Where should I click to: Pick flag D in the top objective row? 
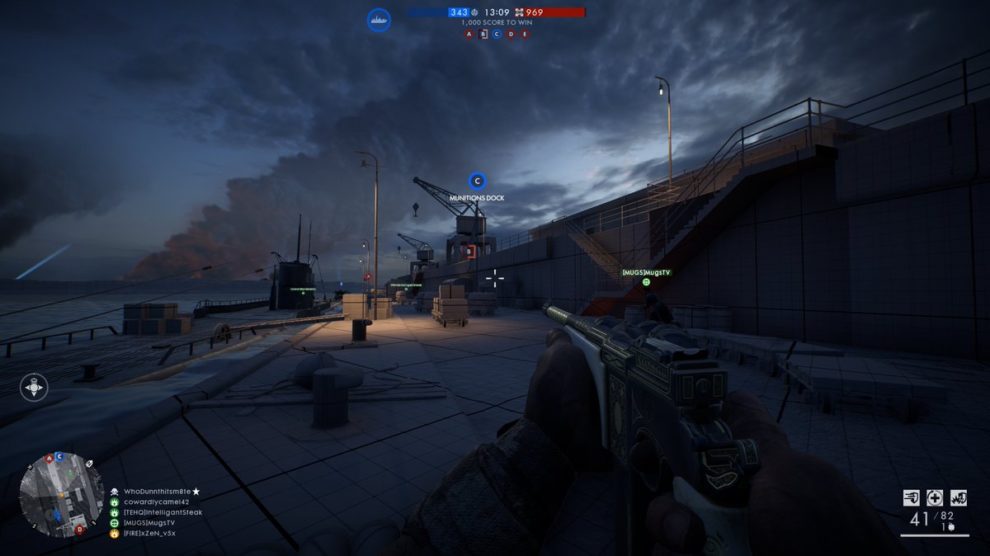[510, 34]
